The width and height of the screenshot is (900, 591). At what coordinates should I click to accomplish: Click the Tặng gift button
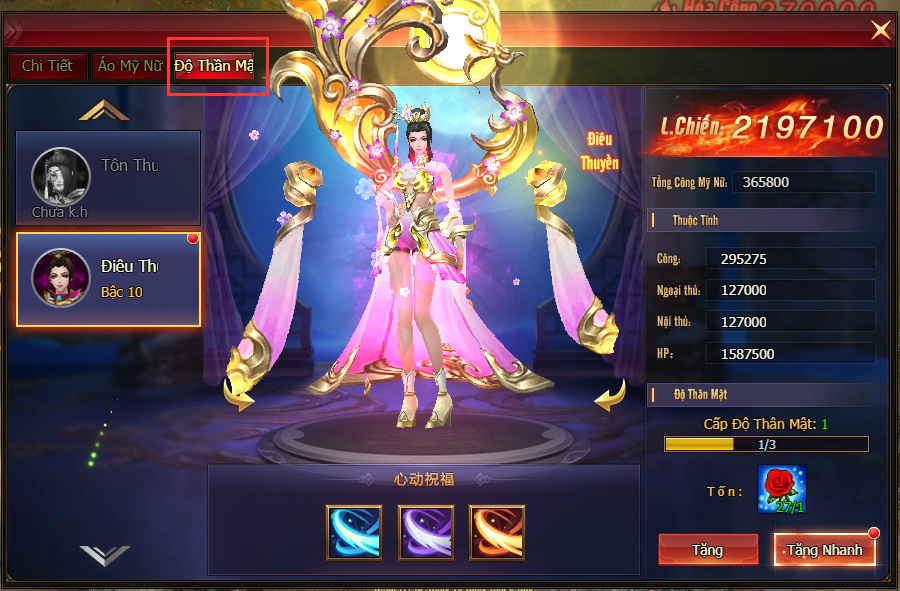point(707,550)
